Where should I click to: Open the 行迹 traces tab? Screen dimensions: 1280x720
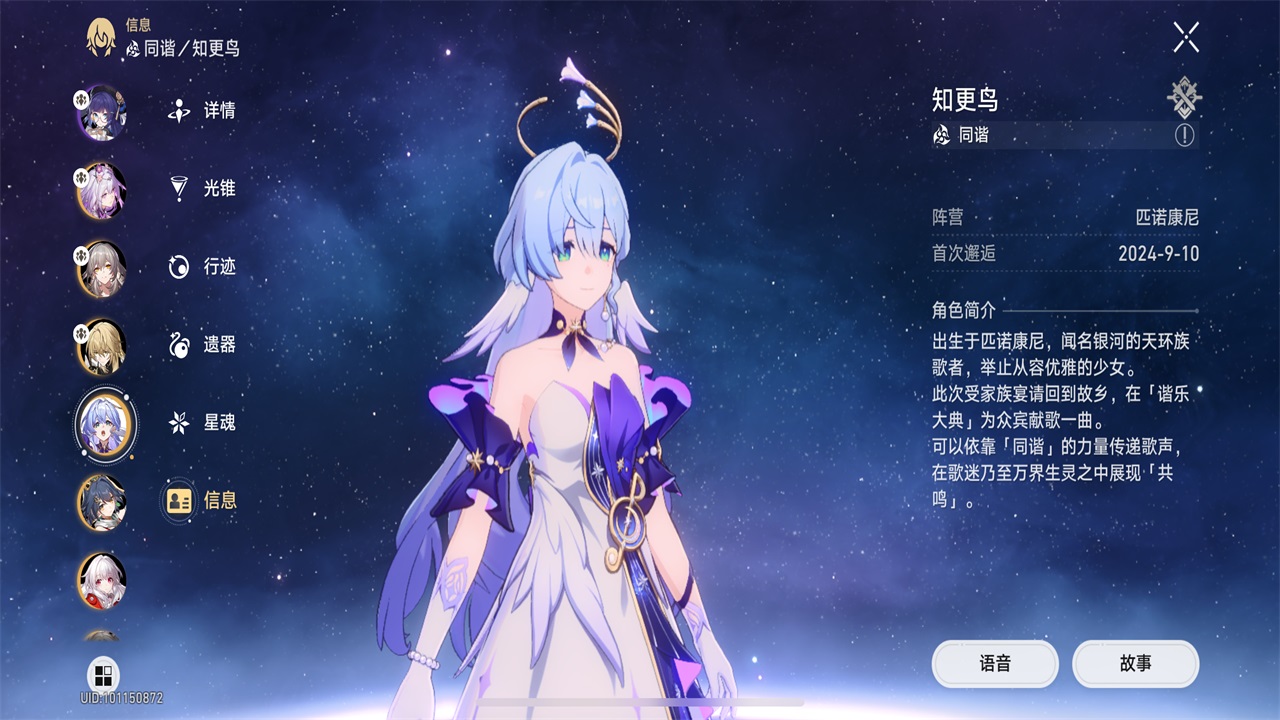pyautogui.click(x=203, y=267)
